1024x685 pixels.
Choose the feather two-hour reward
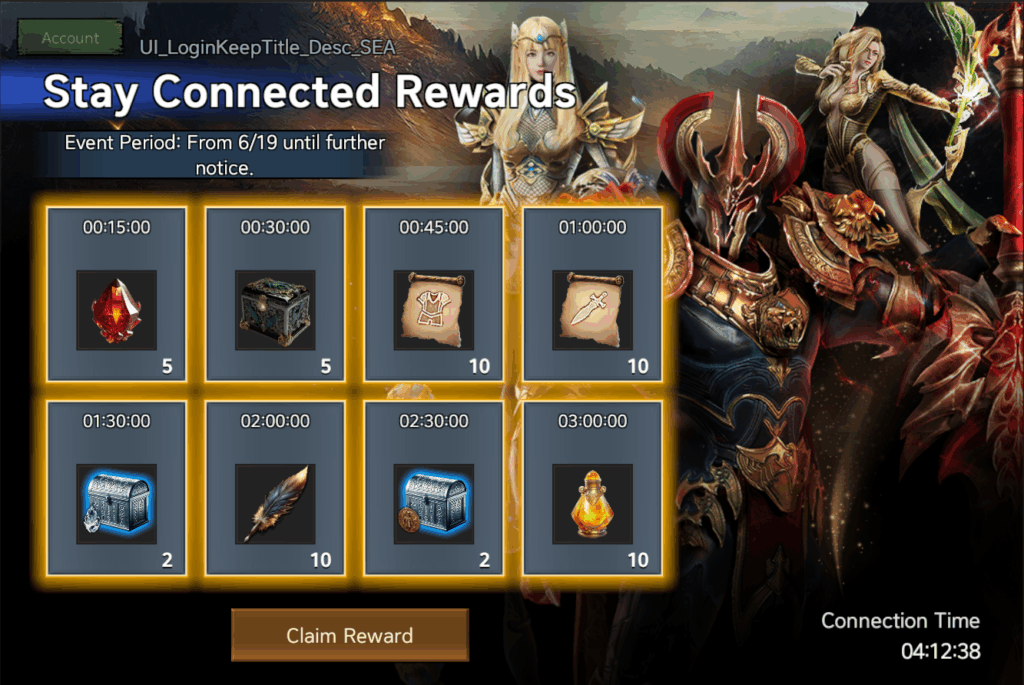[x=275, y=503]
